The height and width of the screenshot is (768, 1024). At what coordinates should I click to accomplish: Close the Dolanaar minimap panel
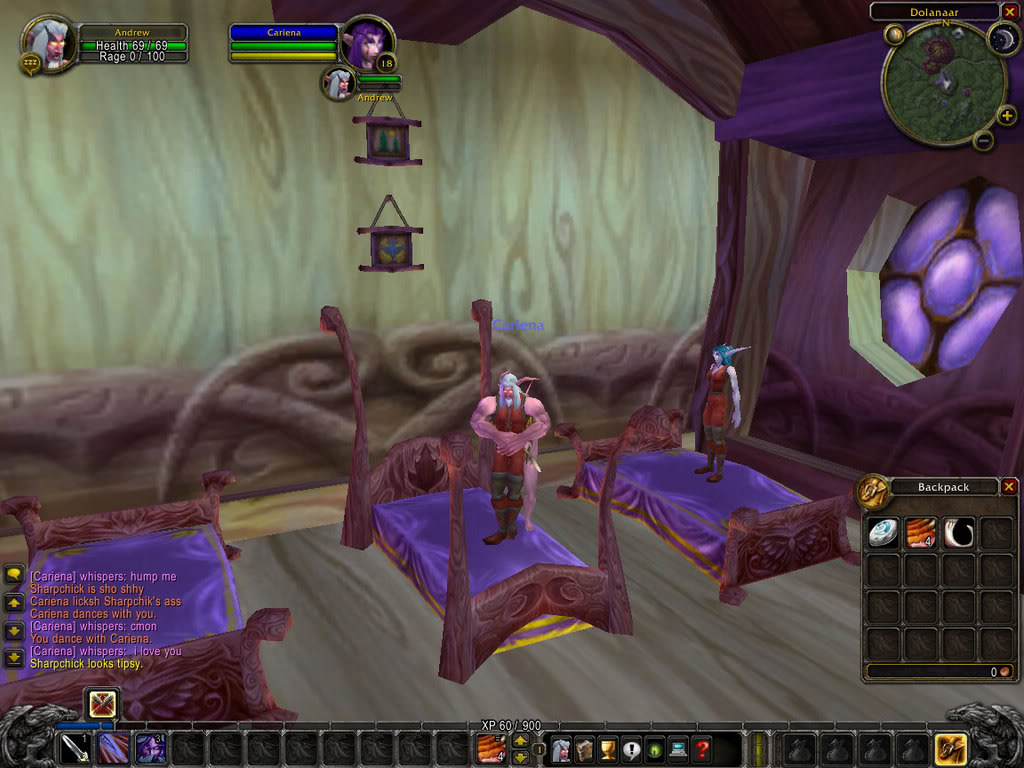coord(1008,11)
